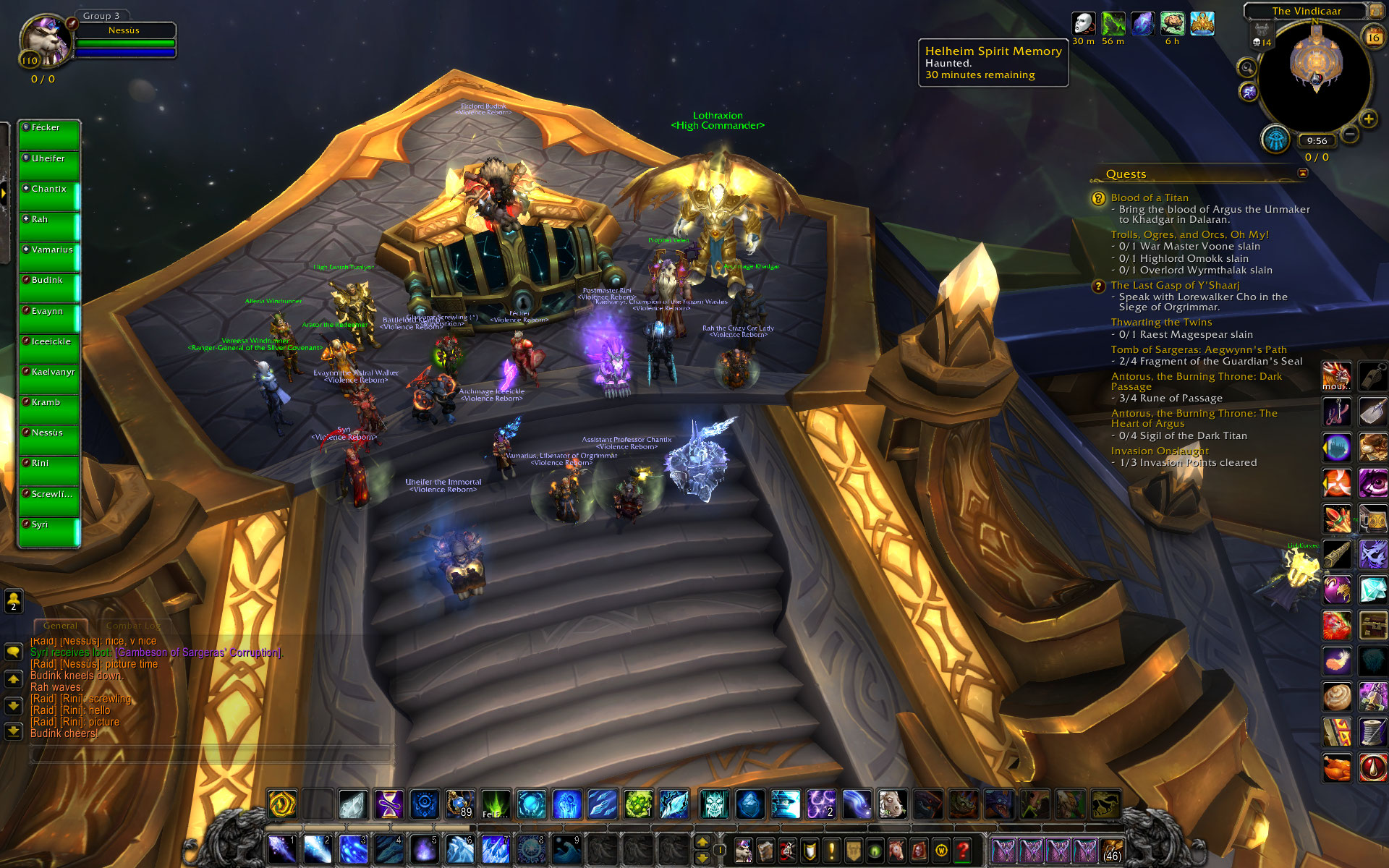
Task: Open the minimap tracking magnifier menu
Action: 1246,68
